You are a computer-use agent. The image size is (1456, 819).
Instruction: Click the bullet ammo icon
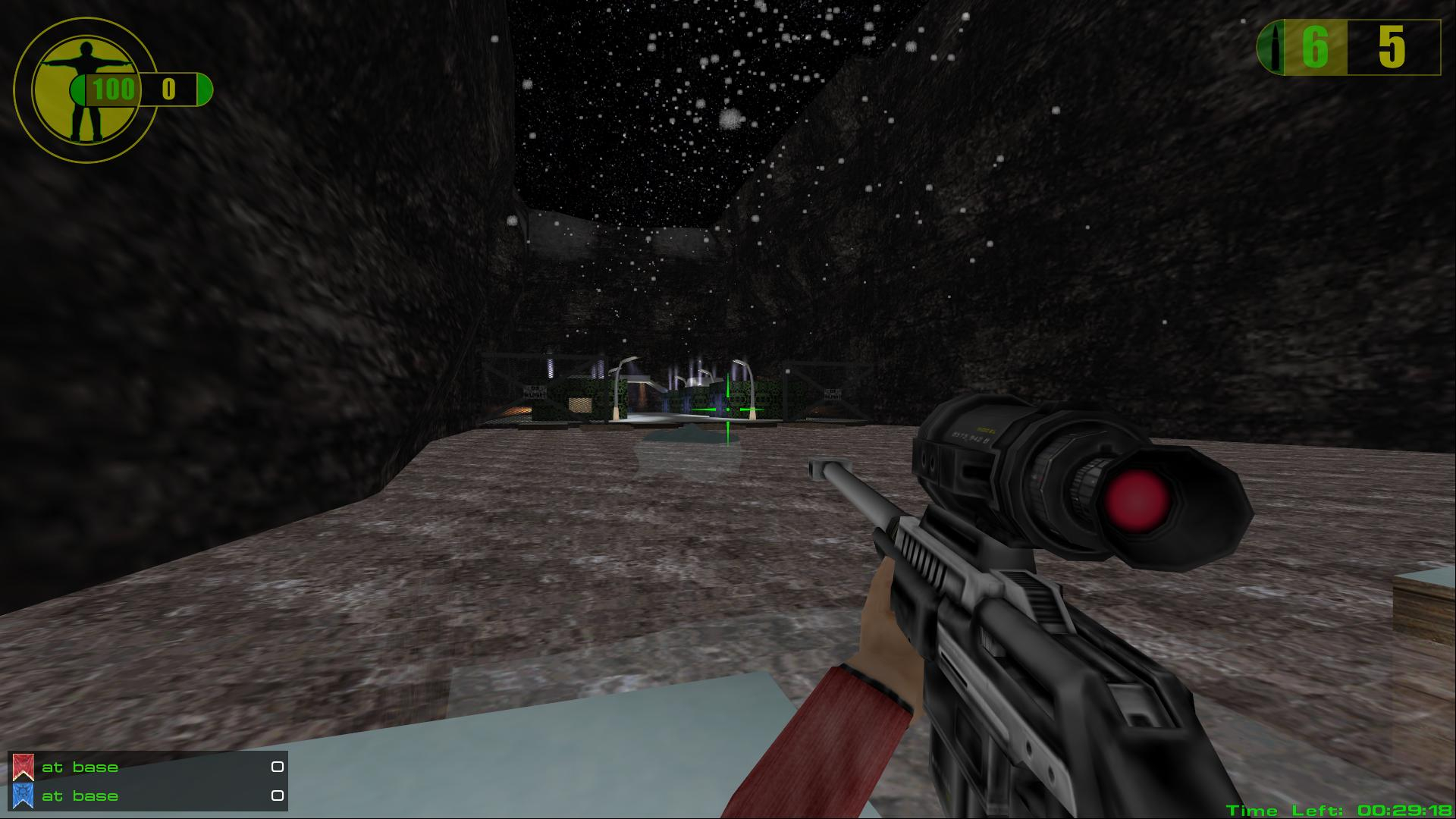pyautogui.click(x=1273, y=49)
